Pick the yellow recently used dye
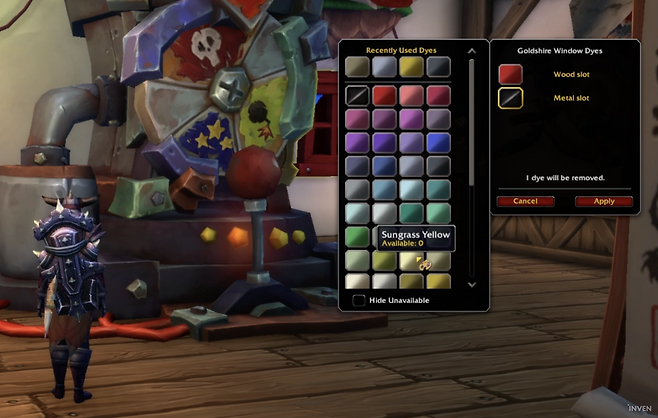The width and height of the screenshot is (658, 418). 411,66
